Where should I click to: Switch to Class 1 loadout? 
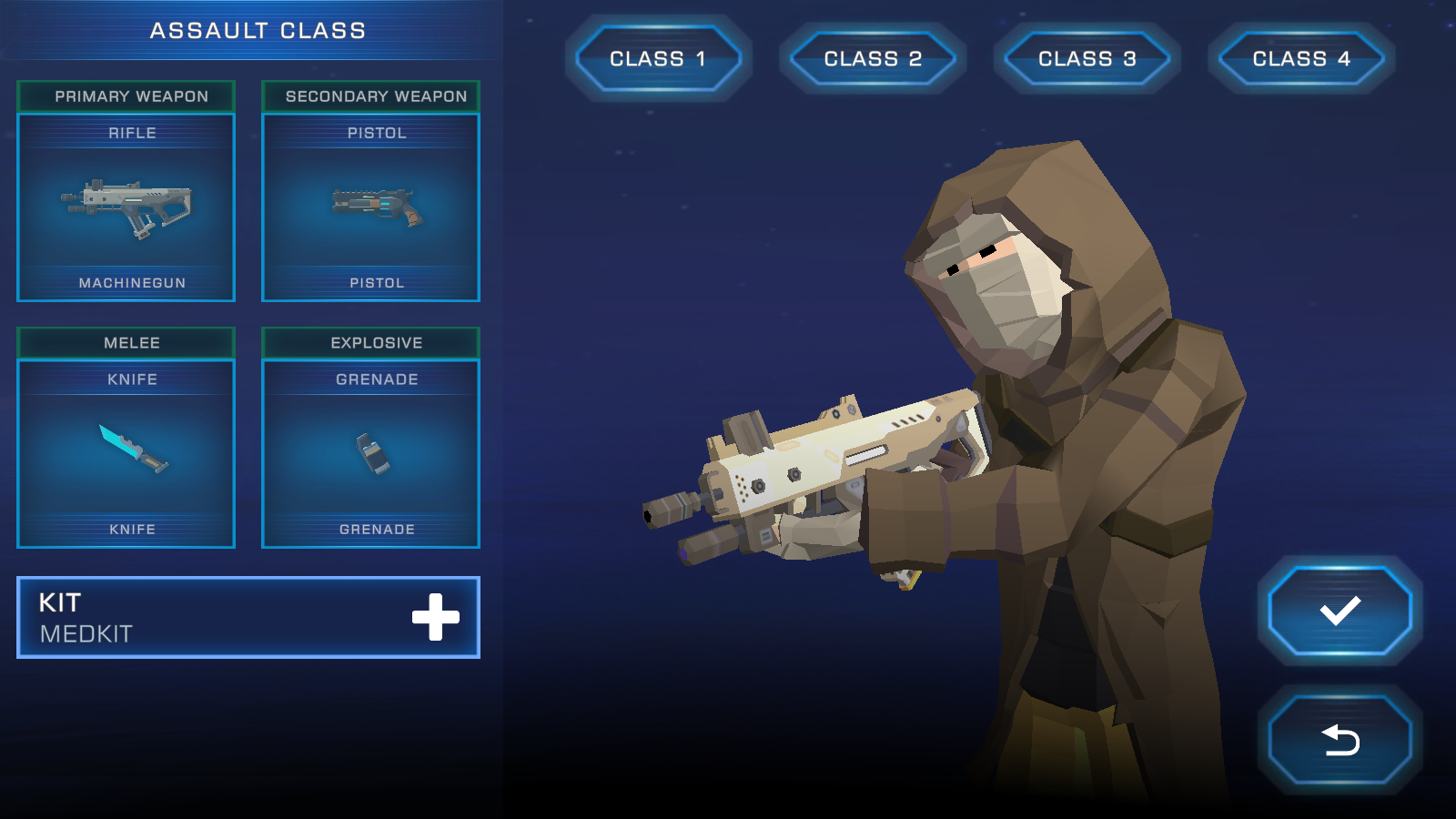(x=658, y=58)
